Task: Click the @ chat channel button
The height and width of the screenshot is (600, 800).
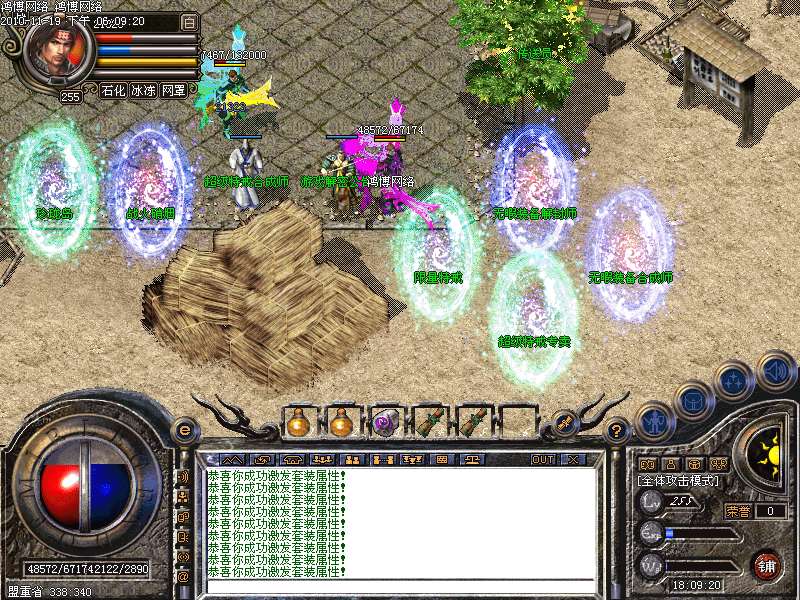Action: click(183, 577)
